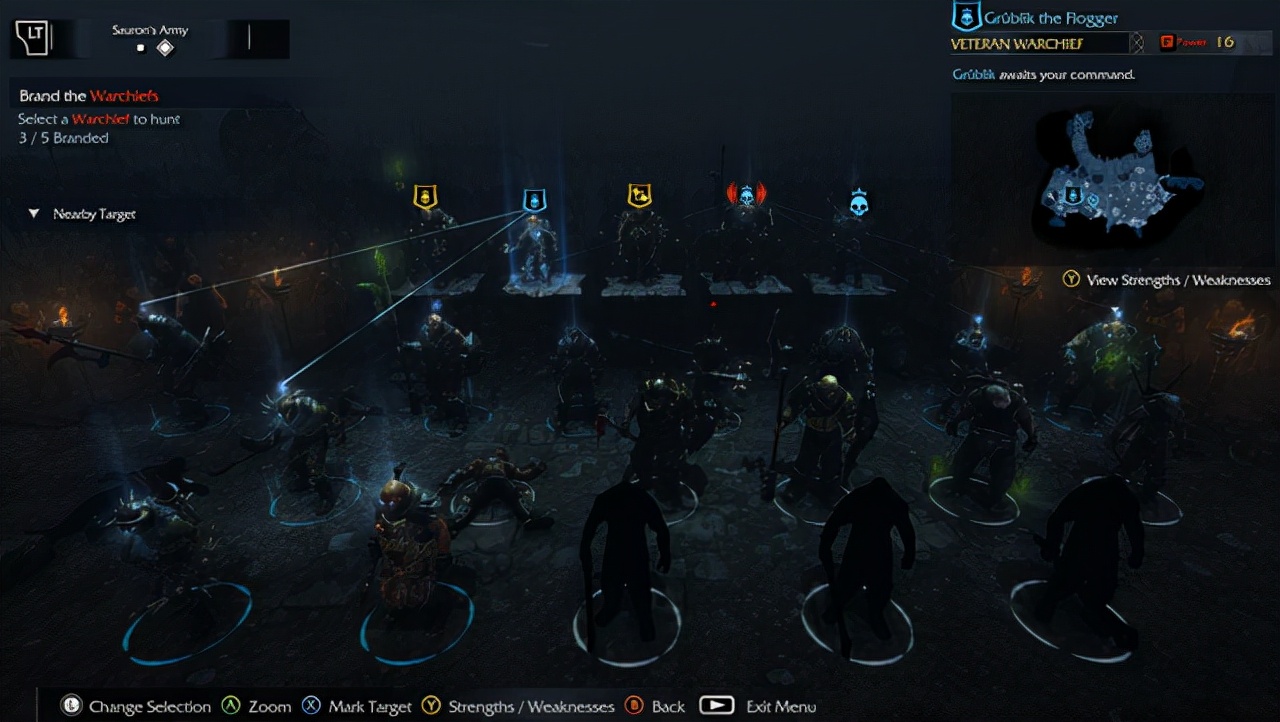The width and height of the screenshot is (1280, 722).
Task: Go Back from the army screen
Action: (655, 706)
